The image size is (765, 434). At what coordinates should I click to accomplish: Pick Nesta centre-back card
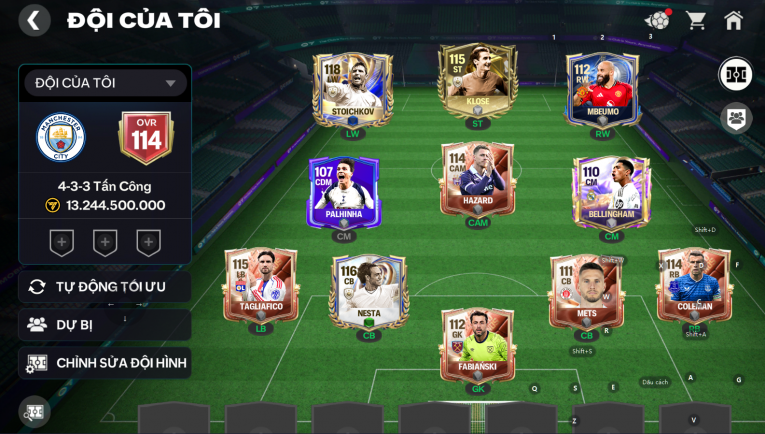click(x=368, y=292)
